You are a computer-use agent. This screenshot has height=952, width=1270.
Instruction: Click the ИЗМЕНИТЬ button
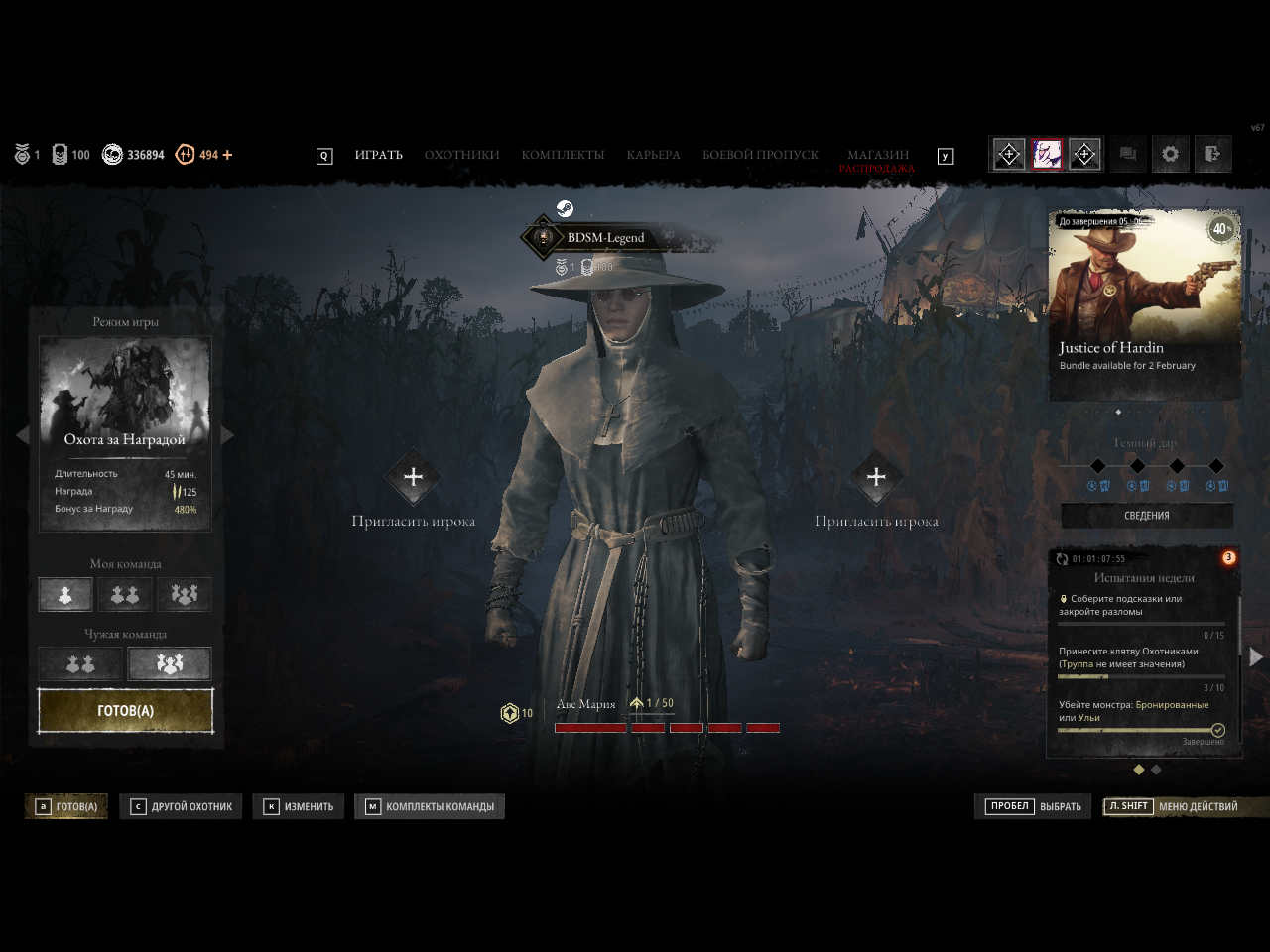(299, 806)
